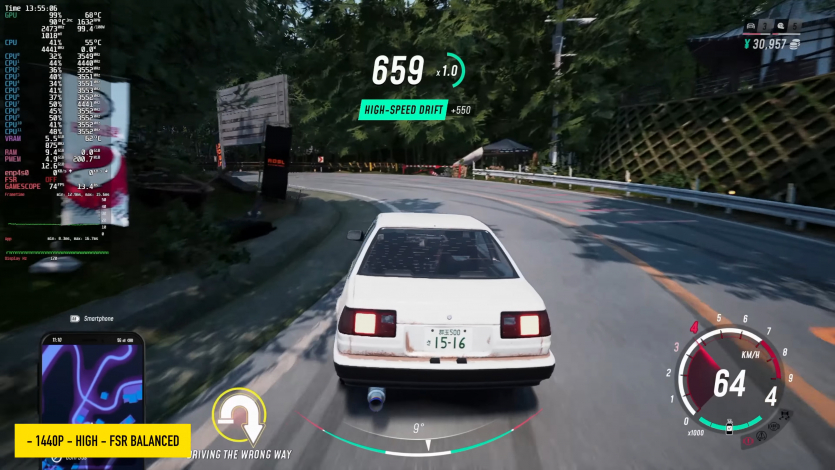Click the yellow 1440P High FSR Balanced banner
Viewport: 835px width, 470px height.
click(x=103, y=440)
